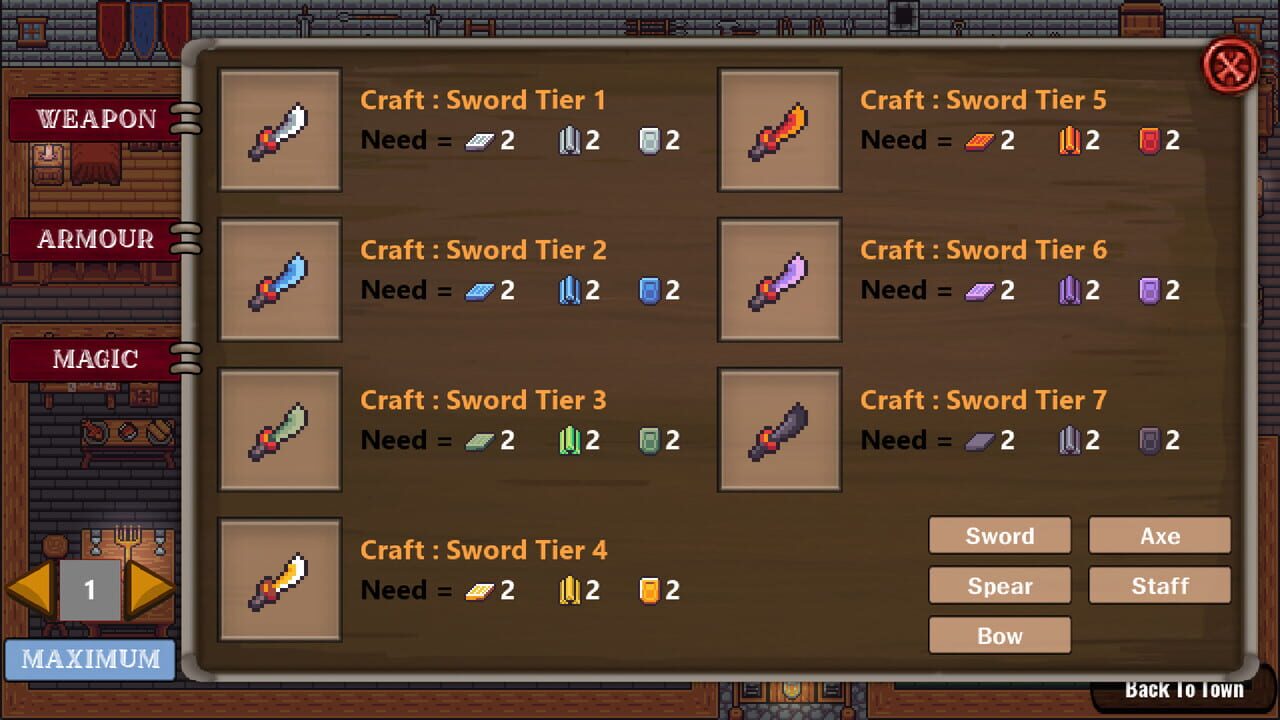Expand the Axe weapon list
Viewport: 1280px width, 720px height.
(1160, 535)
